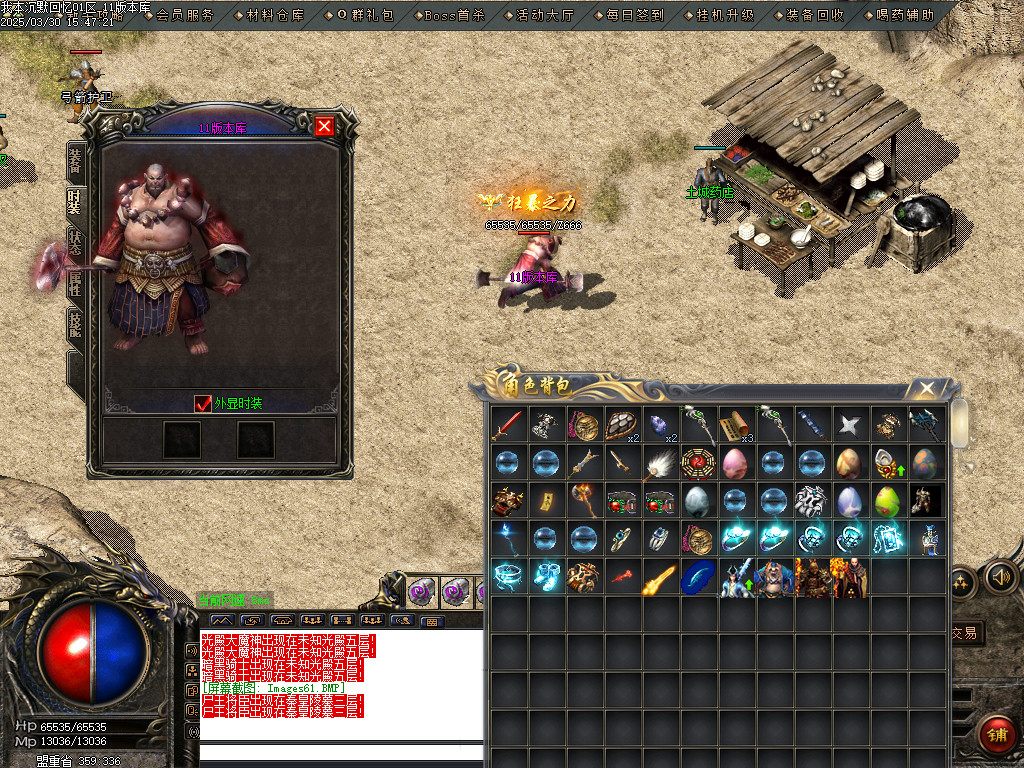Switch to the 状态 status tab
Image resolution: width=1024 pixels, height=768 pixels.
coord(76,243)
